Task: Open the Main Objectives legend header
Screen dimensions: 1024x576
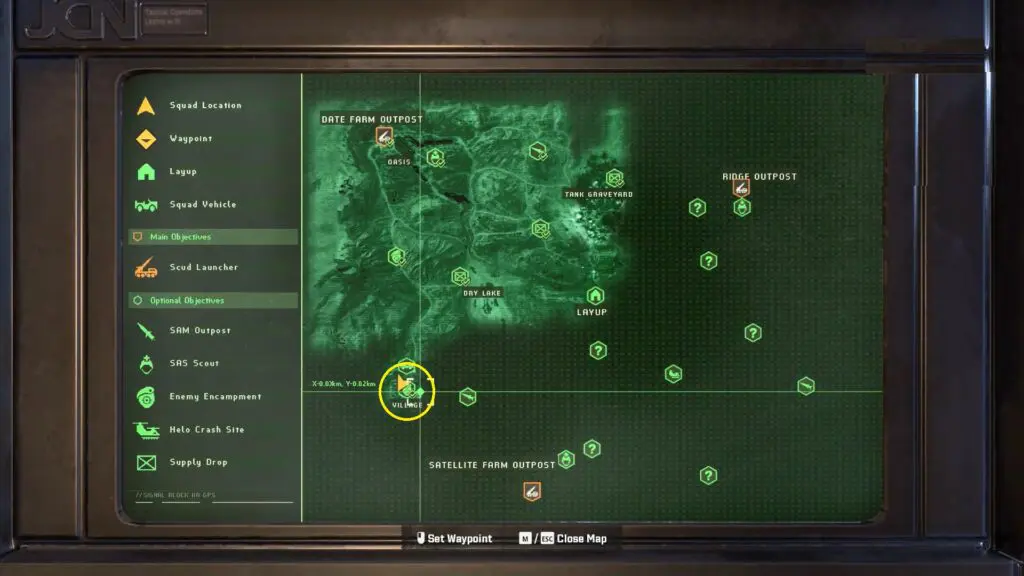Action: pyautogui.click(x=212, y=237)
